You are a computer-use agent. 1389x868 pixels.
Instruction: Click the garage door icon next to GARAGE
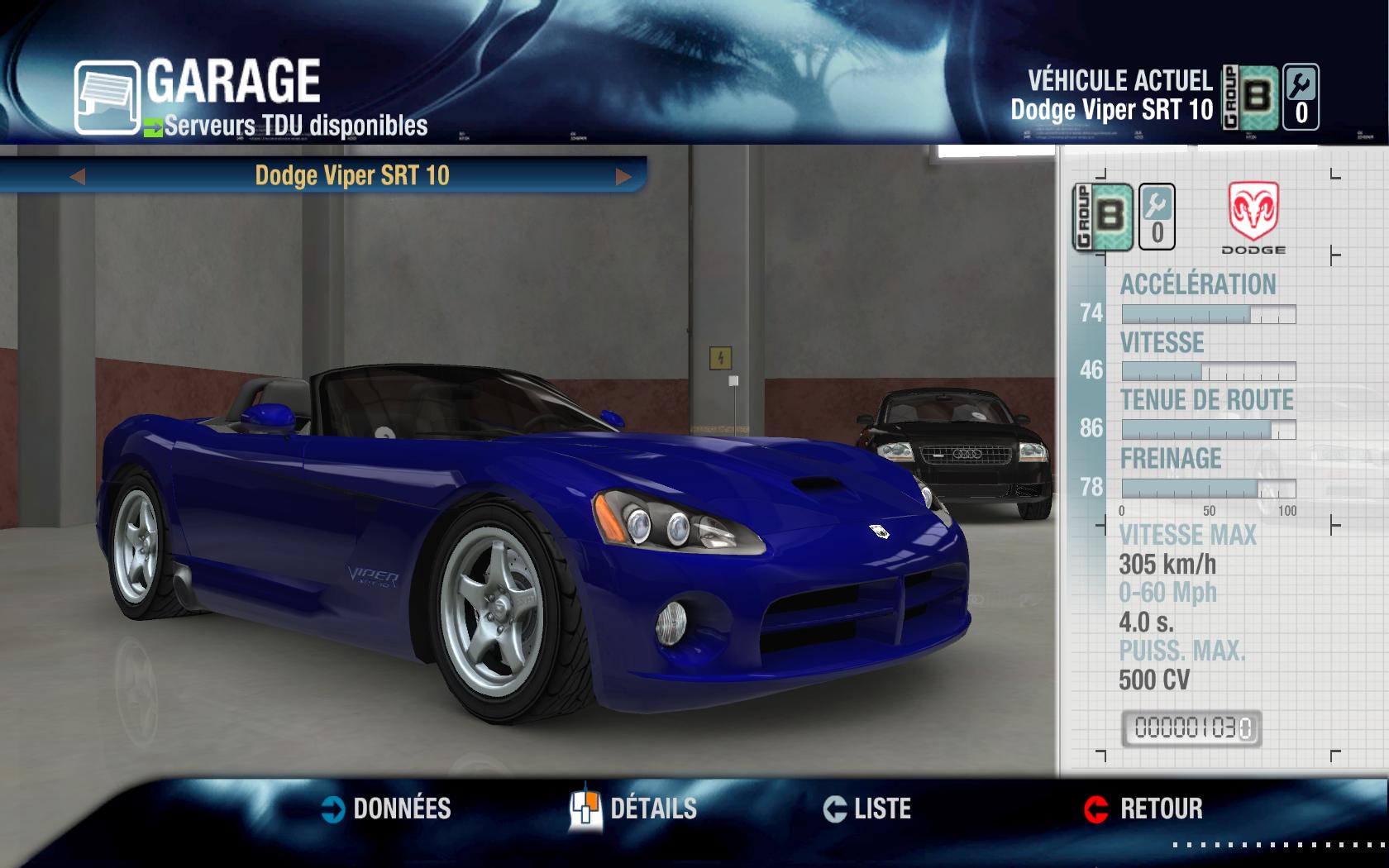pos(105,95)
